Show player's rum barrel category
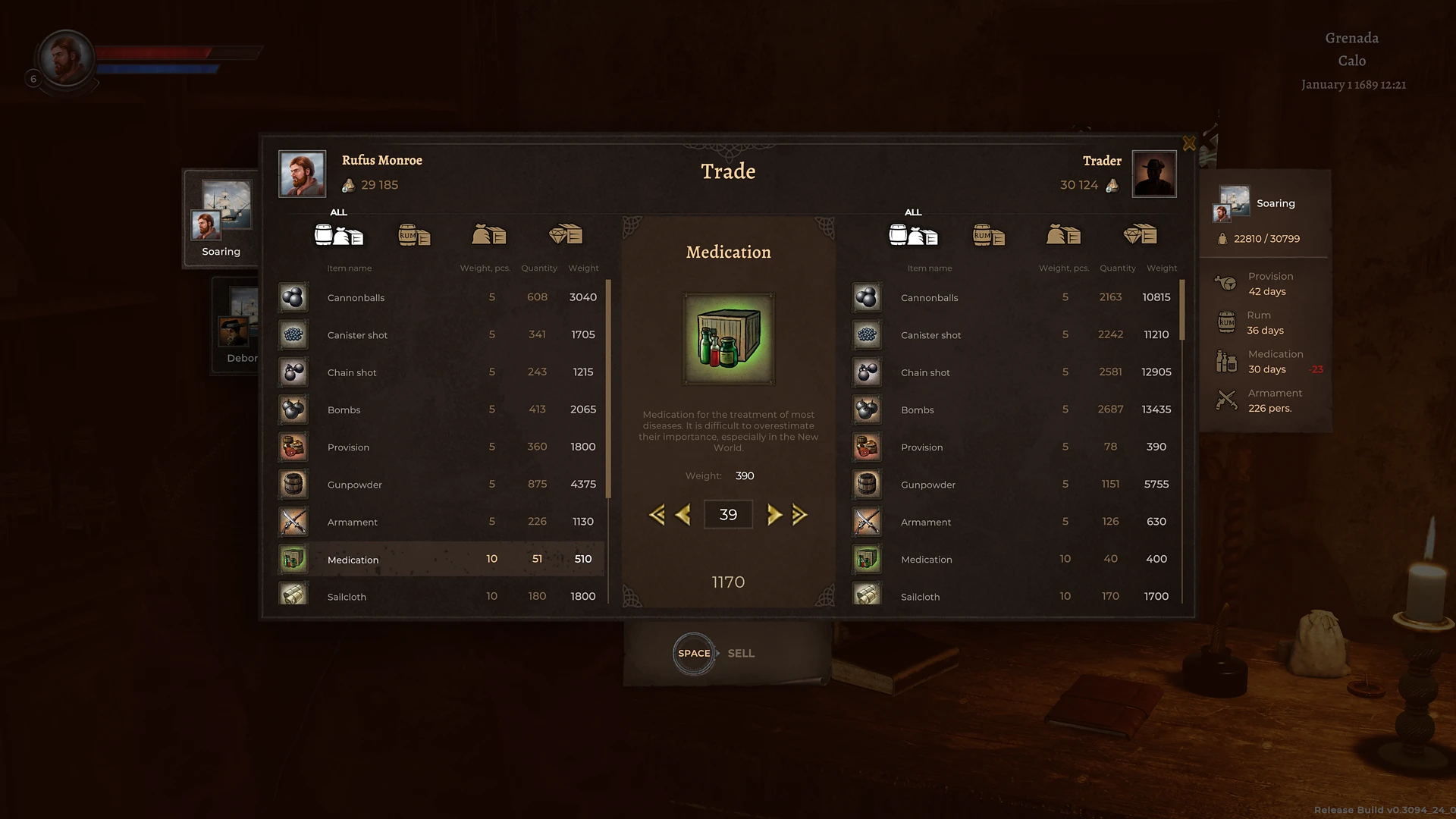 coord(414,235)
